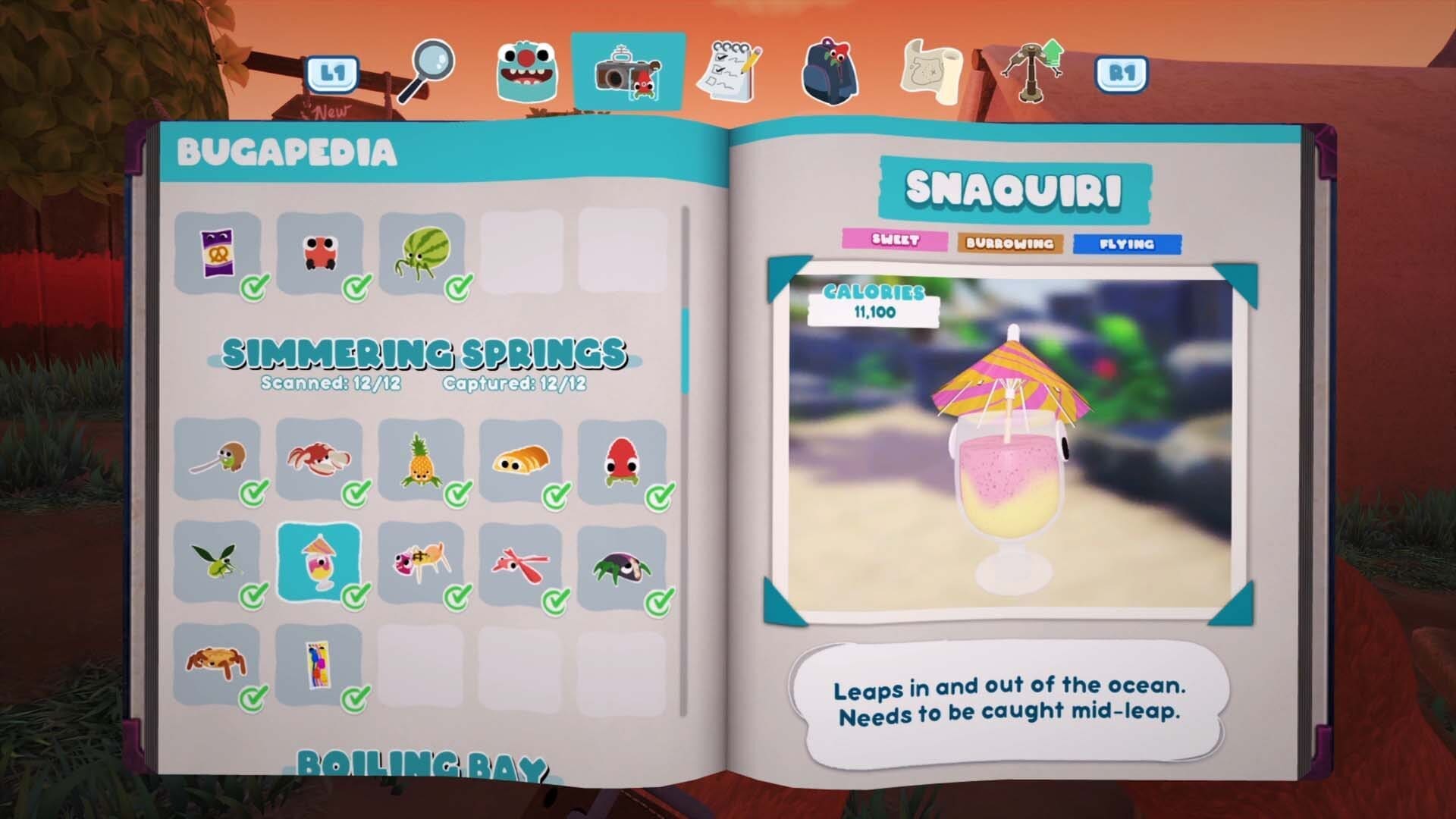The height and width of the screenshot is (819, 1456).
Task: Pick the green flying olive bug entry
Action: (217, 562)
